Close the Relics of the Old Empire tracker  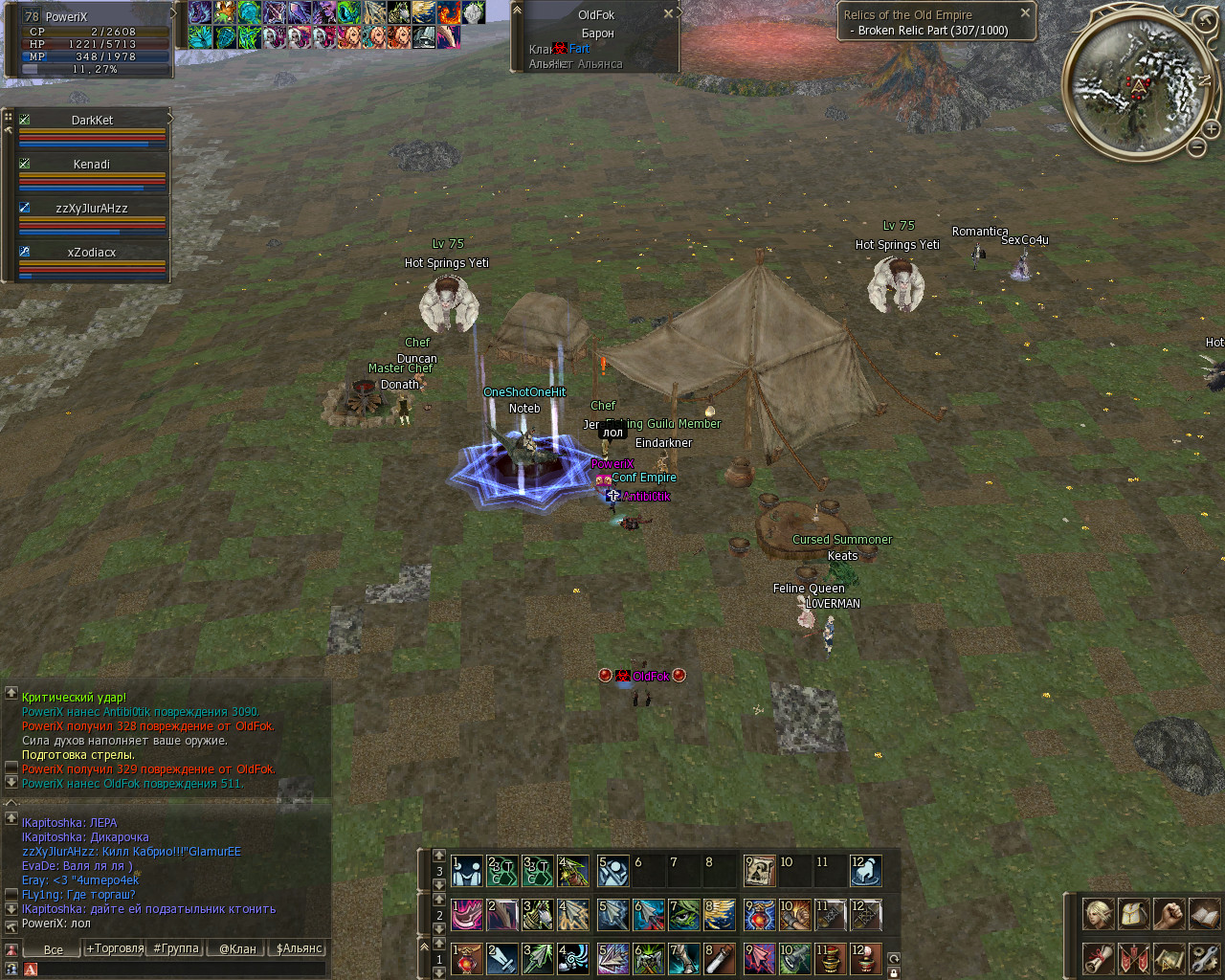pyautogui.click(x=1025, y=13)
